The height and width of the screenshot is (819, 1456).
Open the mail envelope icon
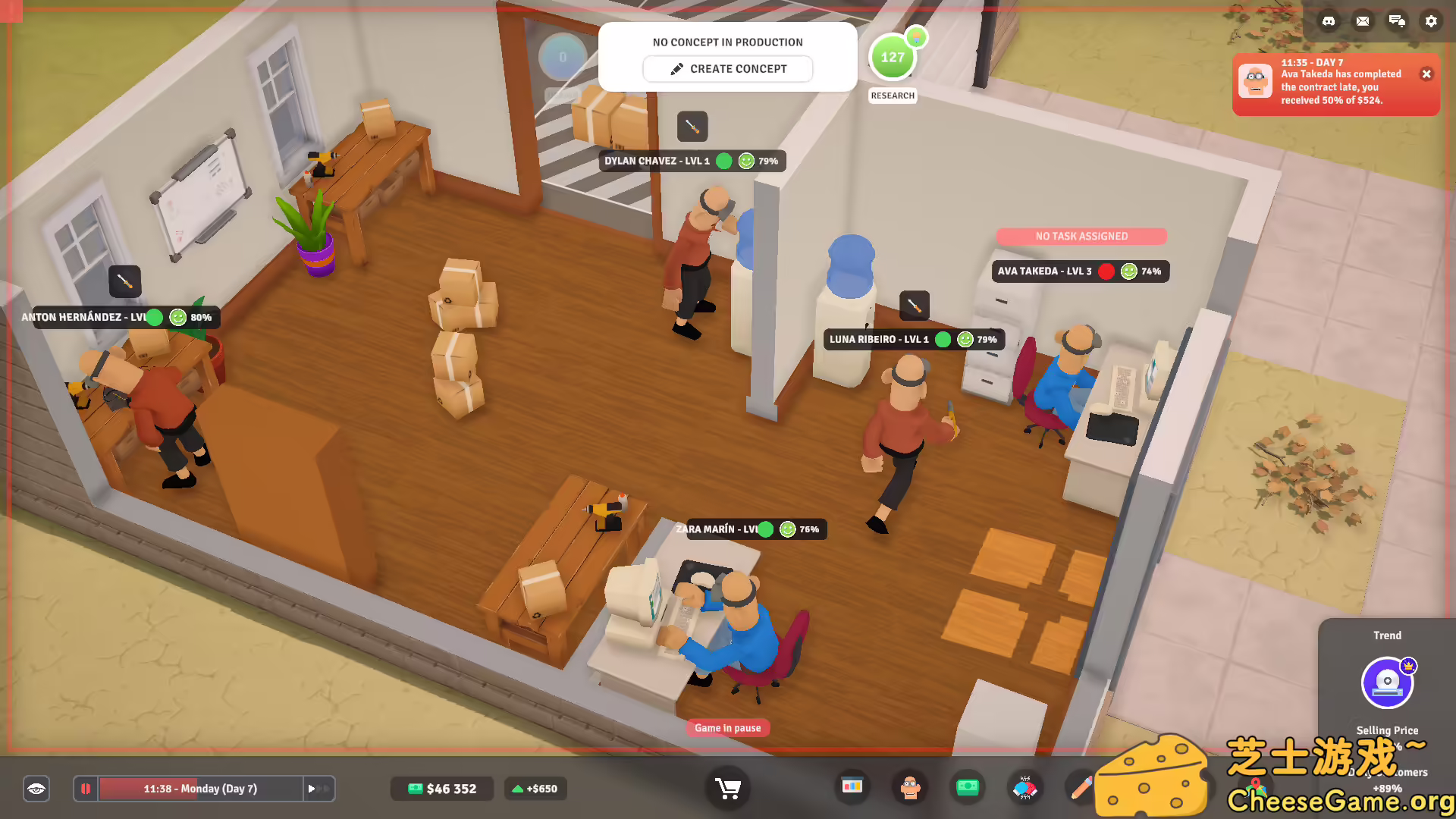click(1363, 21)
